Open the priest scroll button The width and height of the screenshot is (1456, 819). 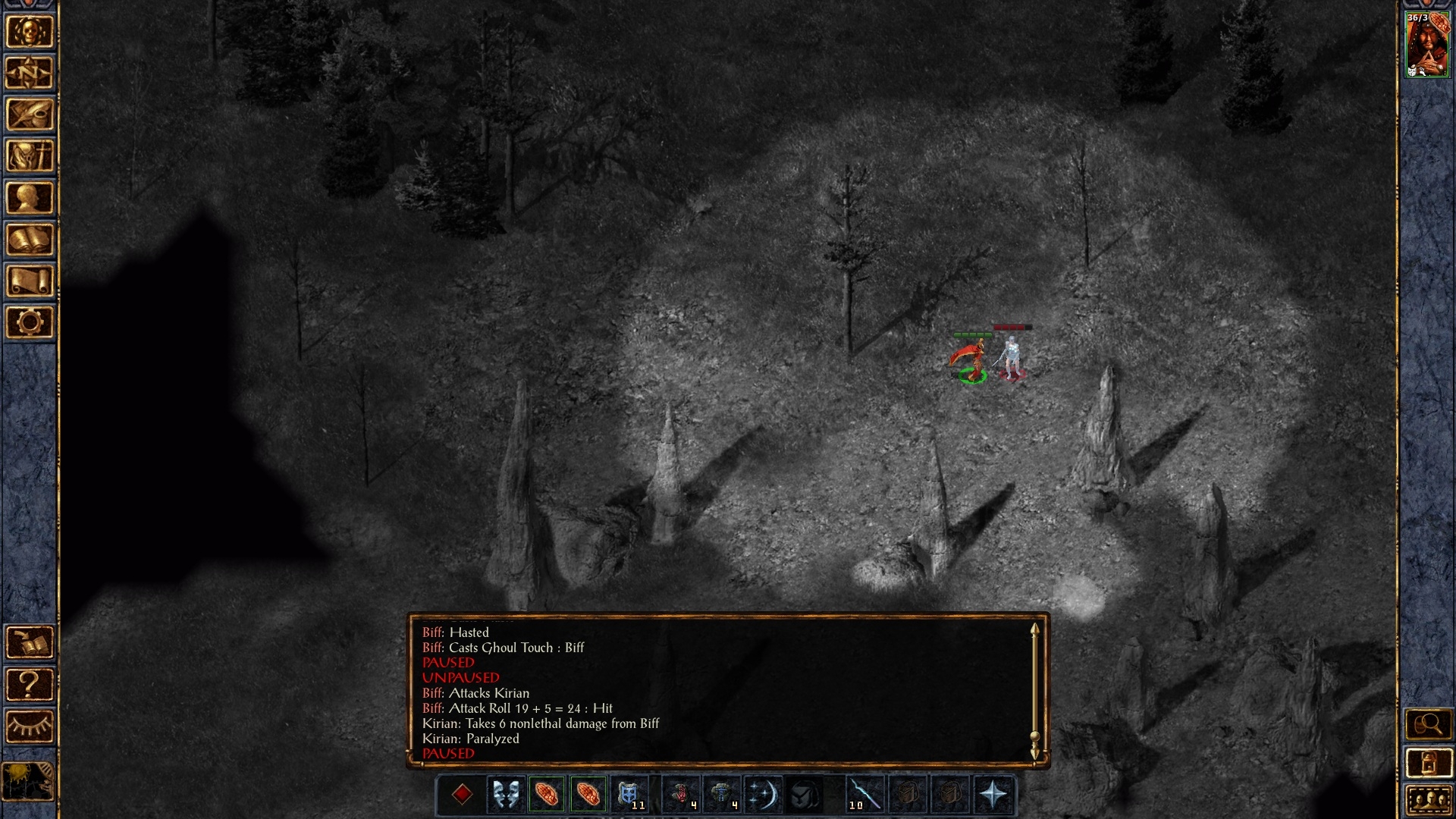pyautogui.click(x=30, y=281)
